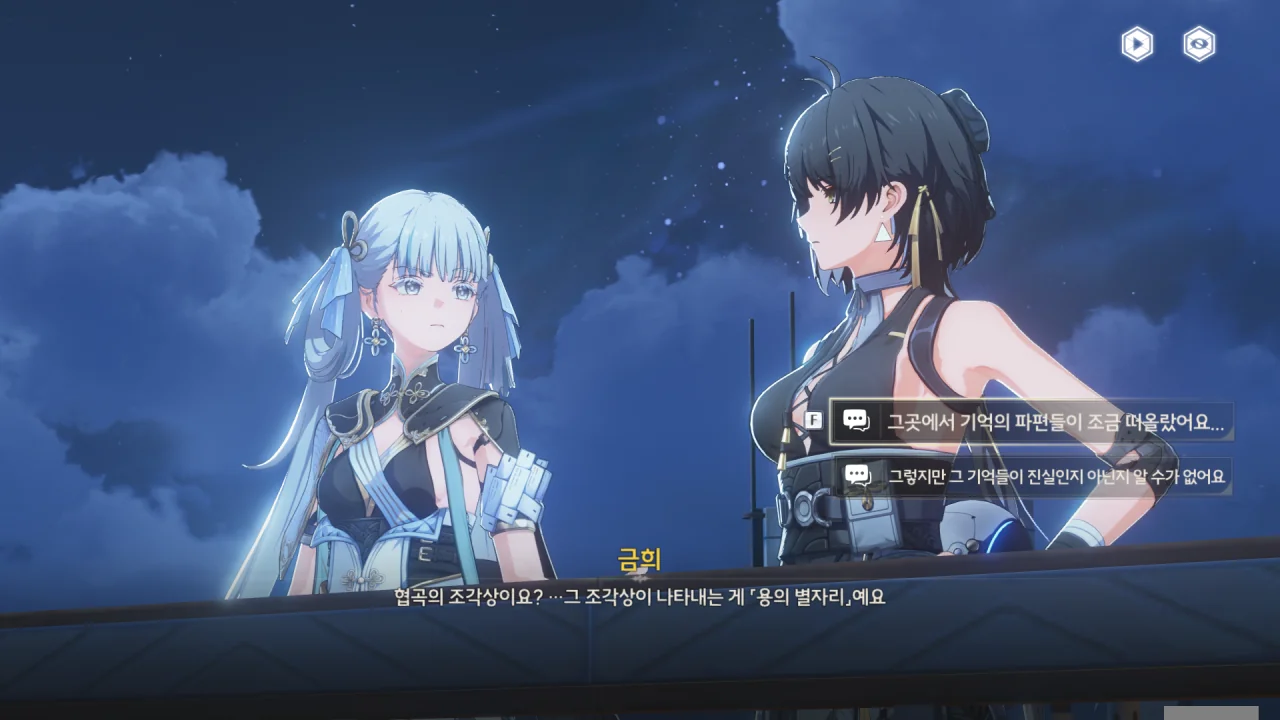
Task: Toggle dialogue auto-play hexagon button
Action: pyautogui.click(x=1137, y=44)
